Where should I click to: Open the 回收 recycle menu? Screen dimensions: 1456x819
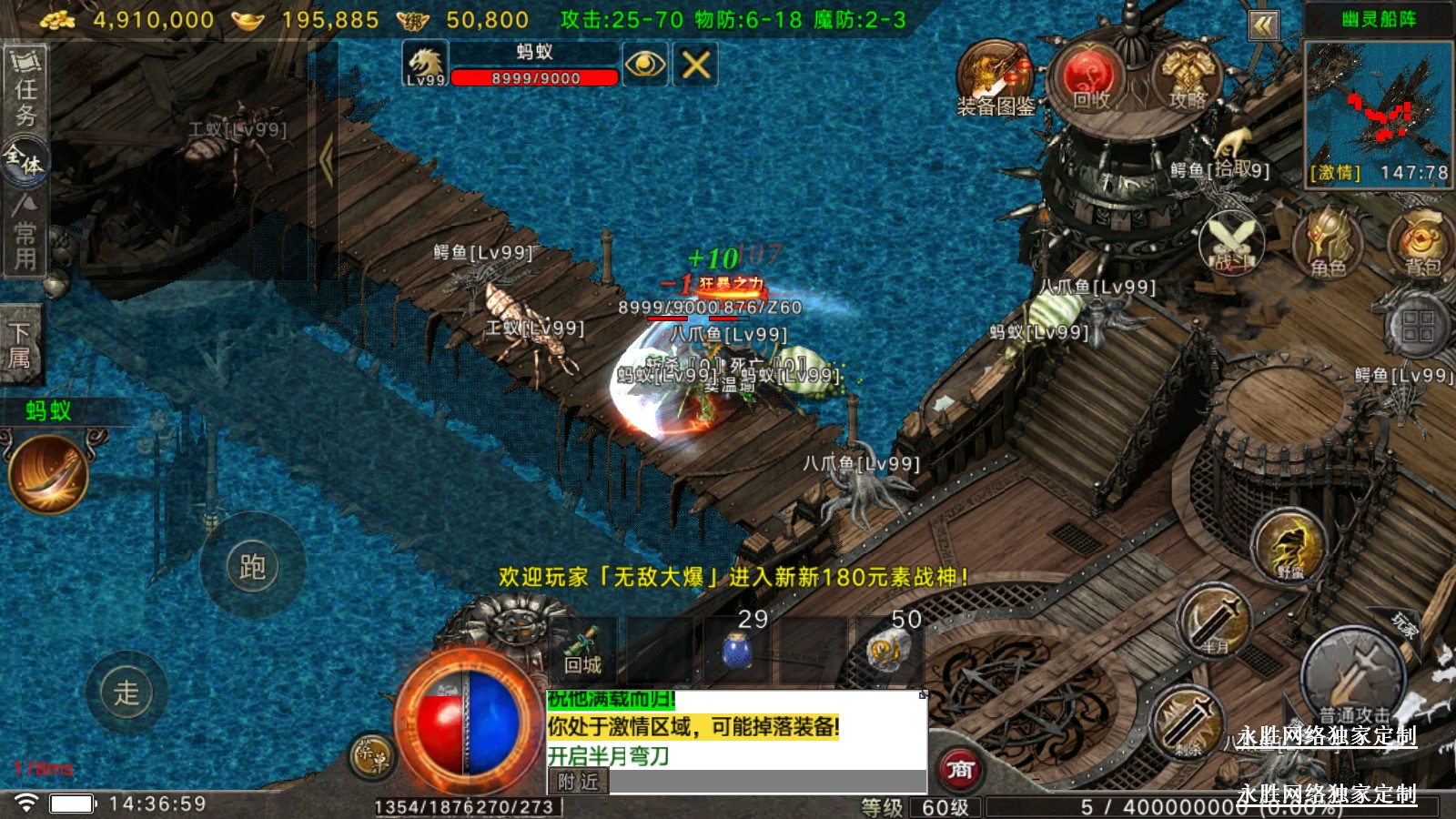[1090, 78]
